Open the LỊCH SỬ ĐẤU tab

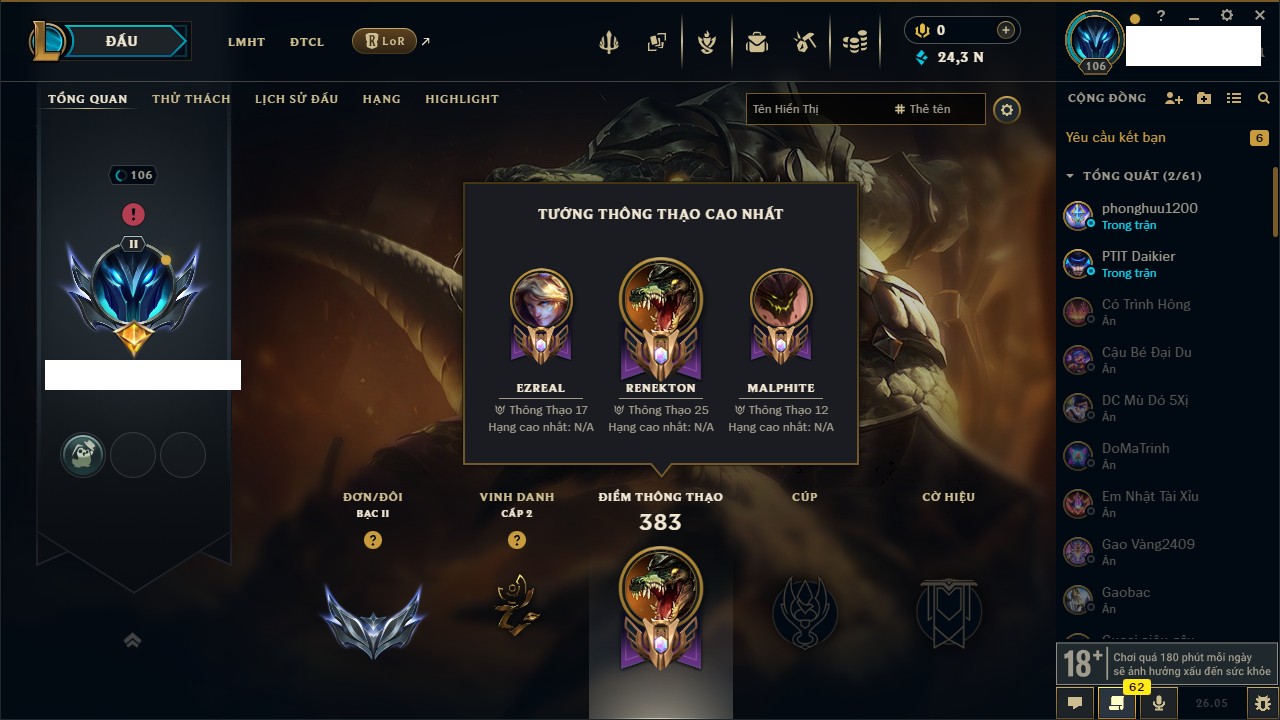coord(296,99)
